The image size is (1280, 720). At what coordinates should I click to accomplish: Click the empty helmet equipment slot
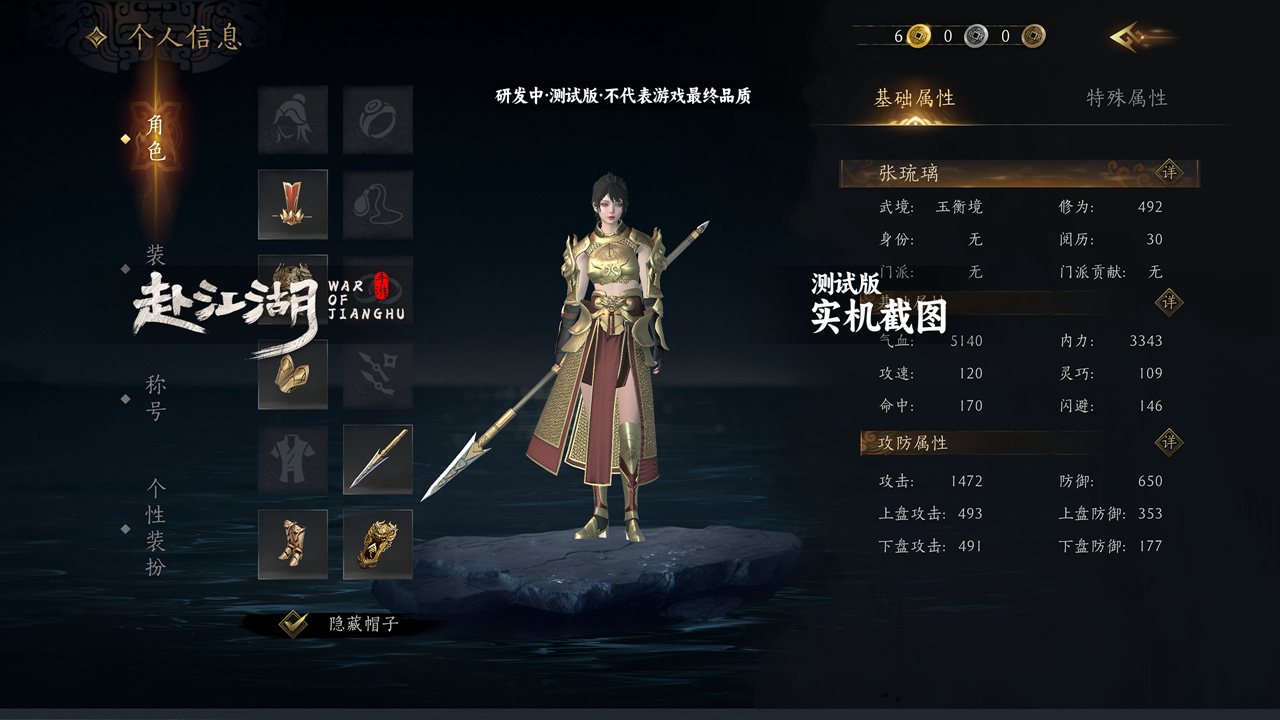(x=293, y=119)
